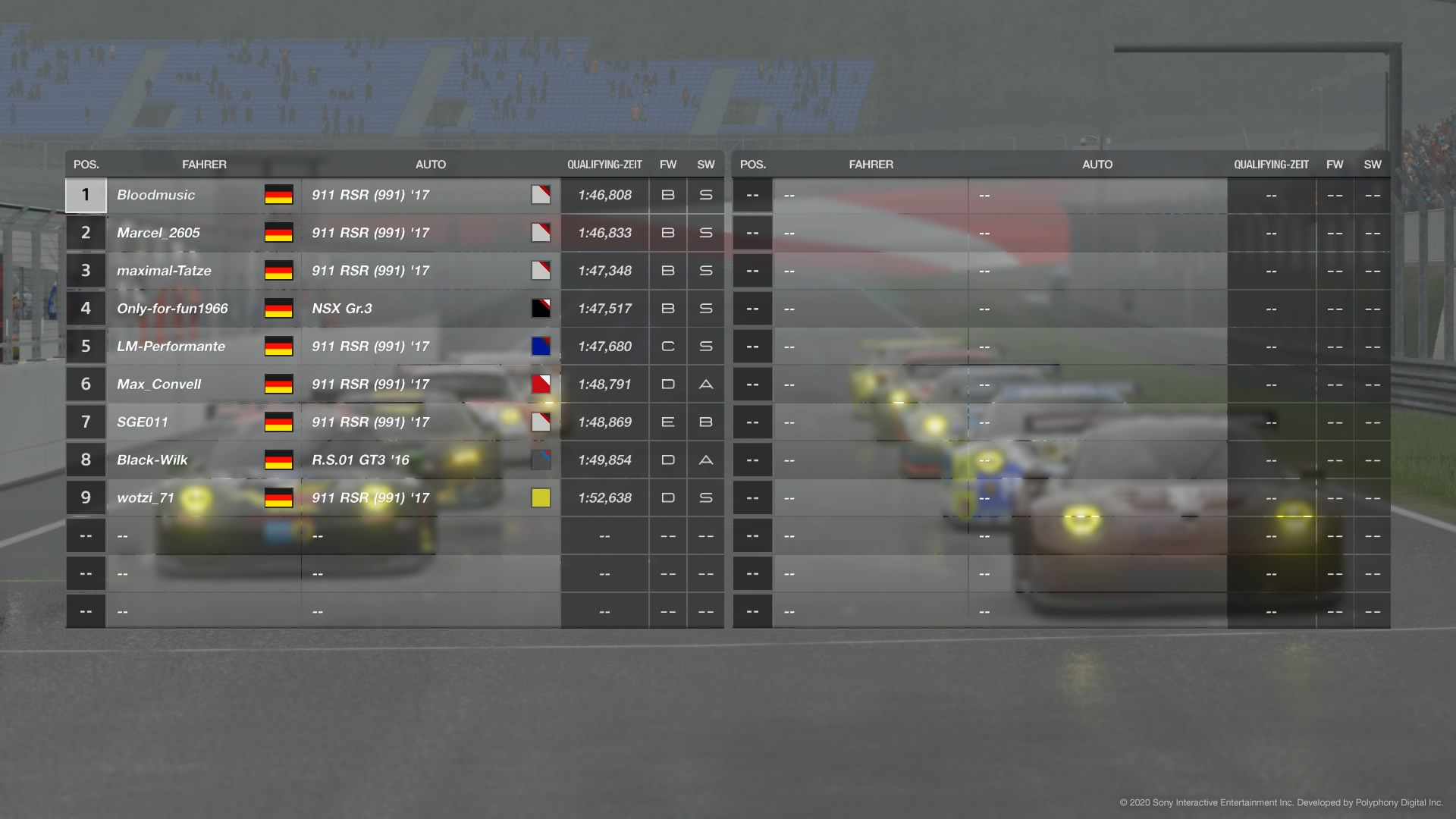Screen dimensions: 1456x819
Task: Click wotzi_71's yellow color swatch
Action: click(x=541, y=497)
